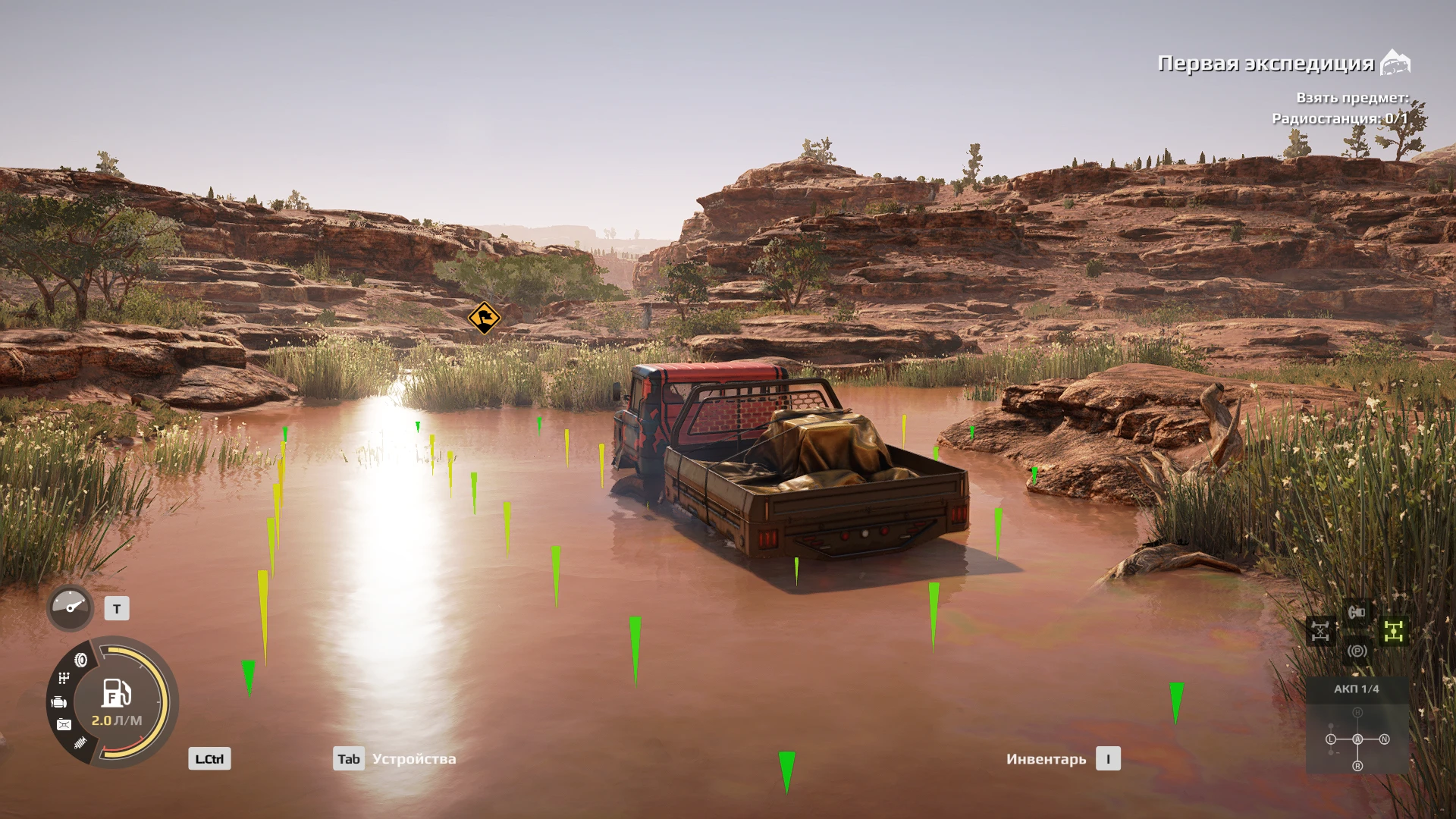Open the Устройства devices menu
This screenshot has width=1456, height=819.
click(395, 759)
